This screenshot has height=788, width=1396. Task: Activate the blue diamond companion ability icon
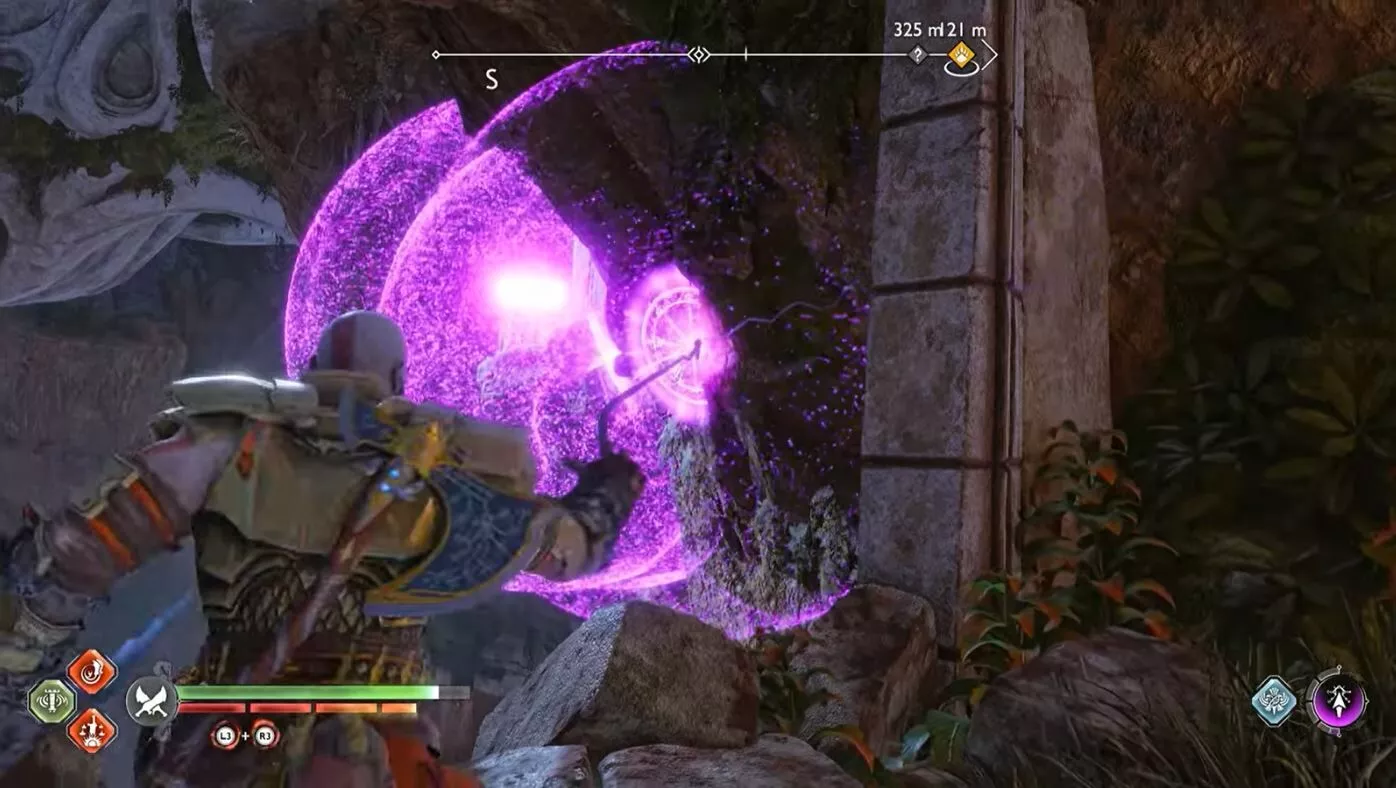click(1275, 700)
